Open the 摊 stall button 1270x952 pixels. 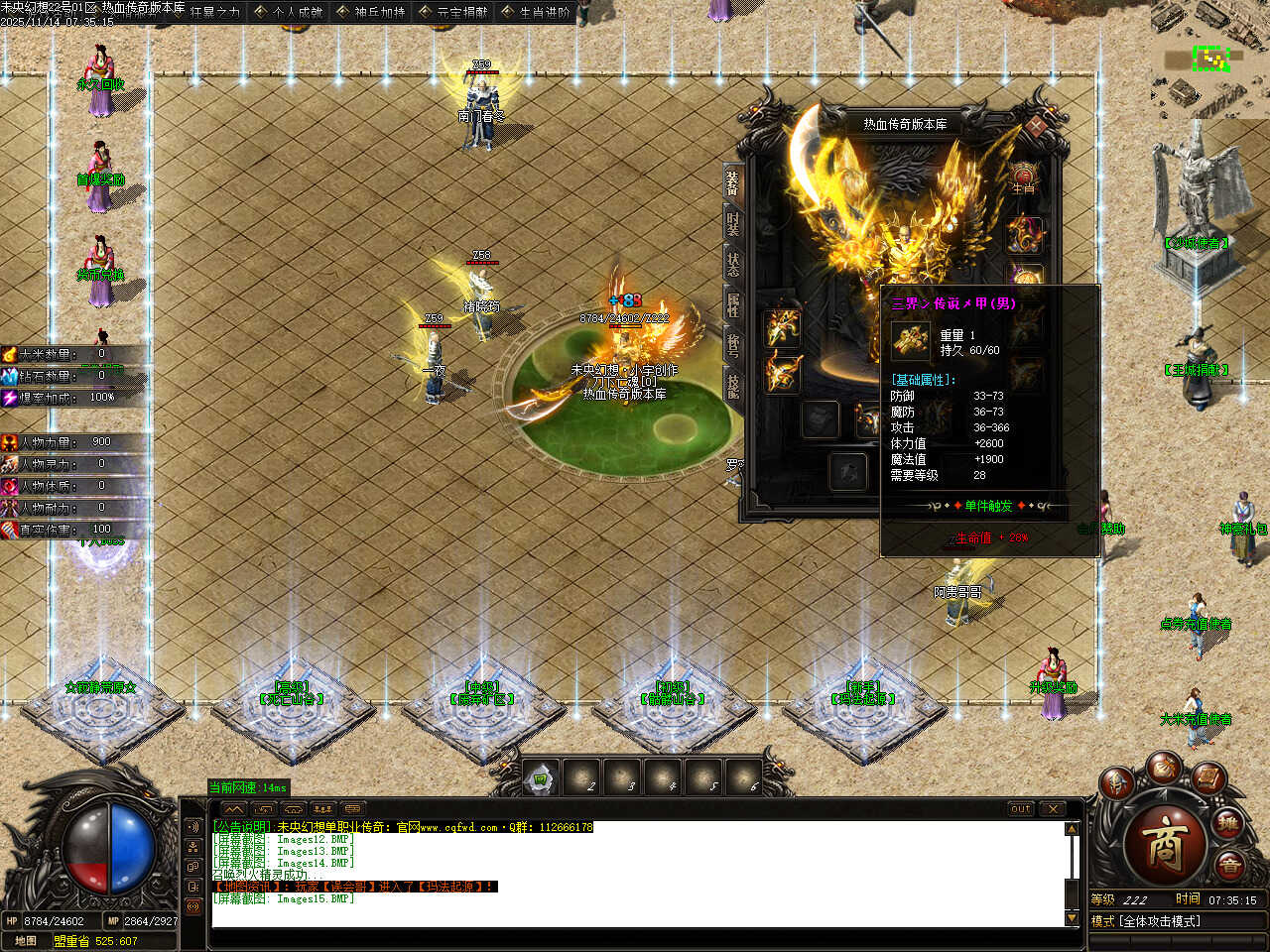(x=1228, y=823)
